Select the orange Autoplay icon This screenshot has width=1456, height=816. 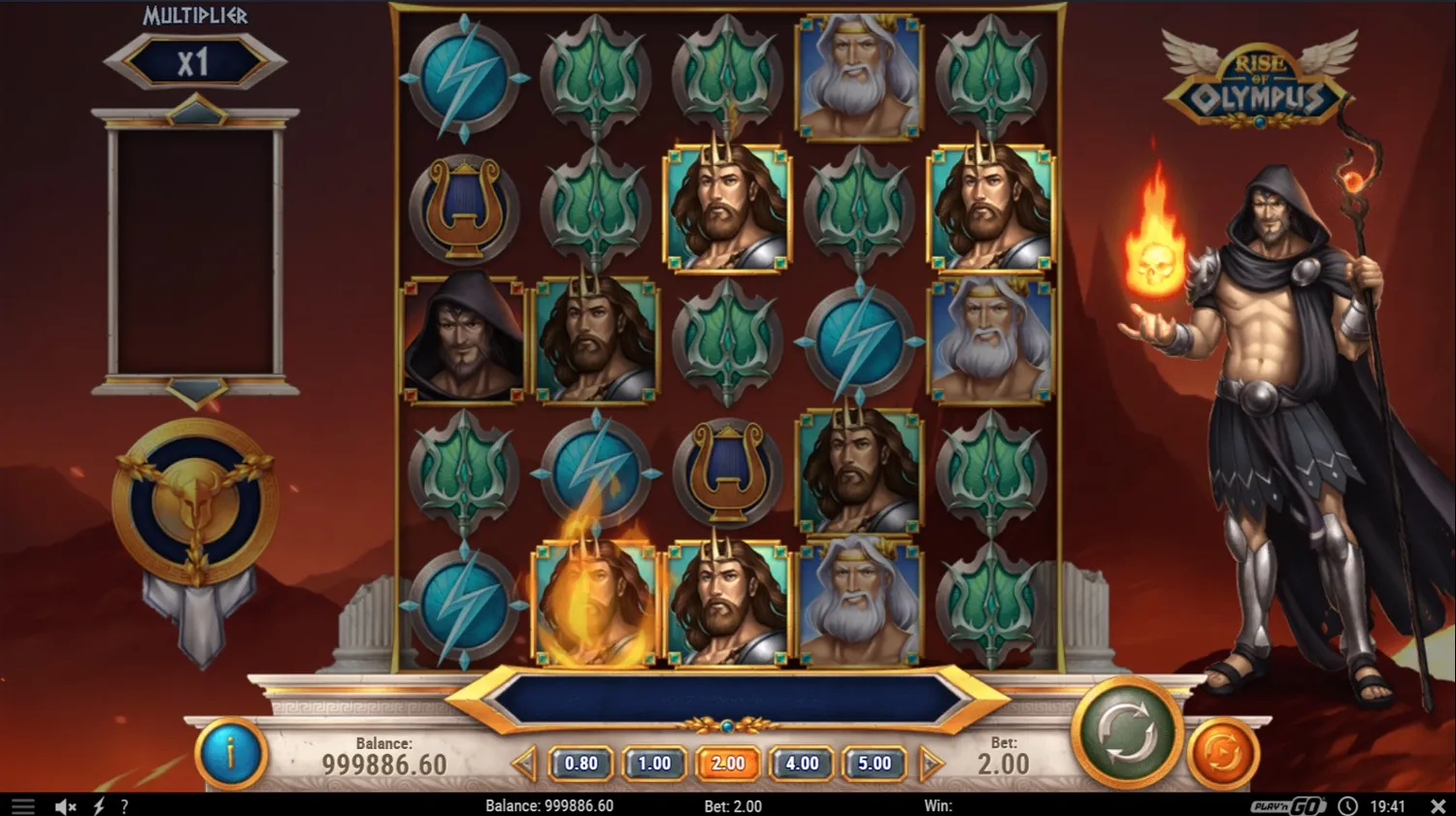coord(1222,748)
